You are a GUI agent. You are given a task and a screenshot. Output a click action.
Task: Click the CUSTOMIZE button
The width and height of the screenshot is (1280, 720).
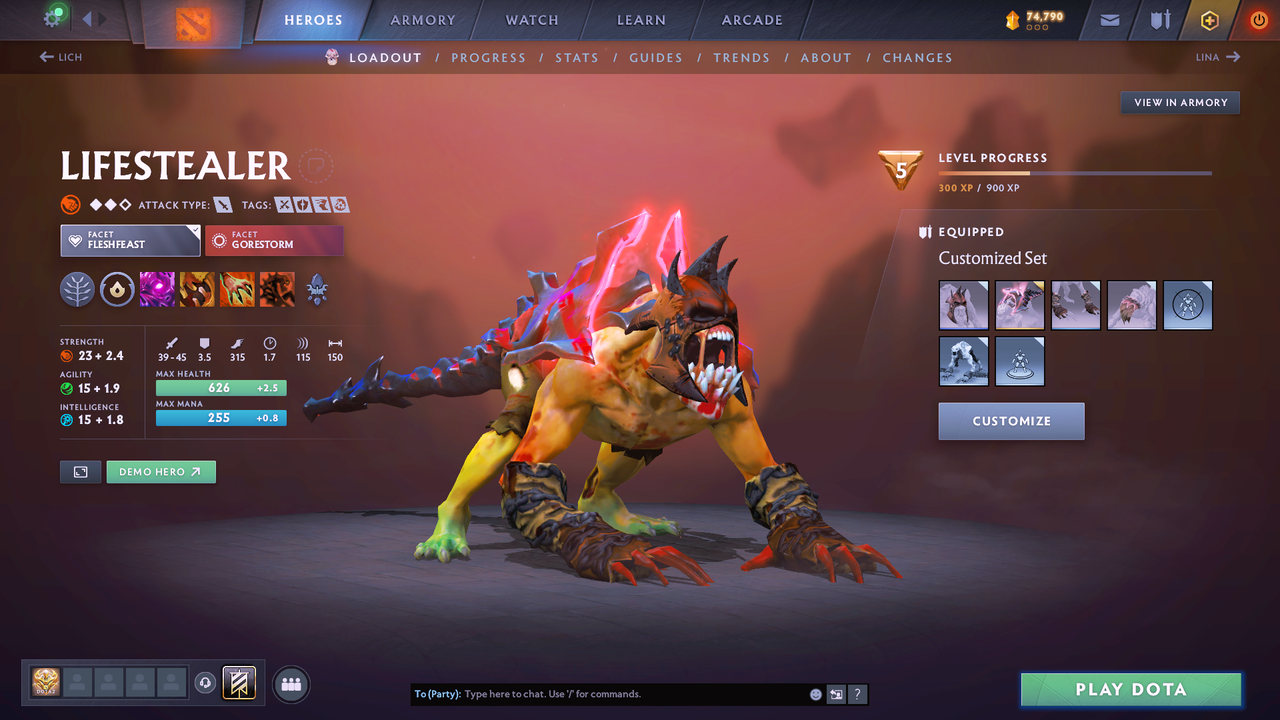coord(1011,421)
